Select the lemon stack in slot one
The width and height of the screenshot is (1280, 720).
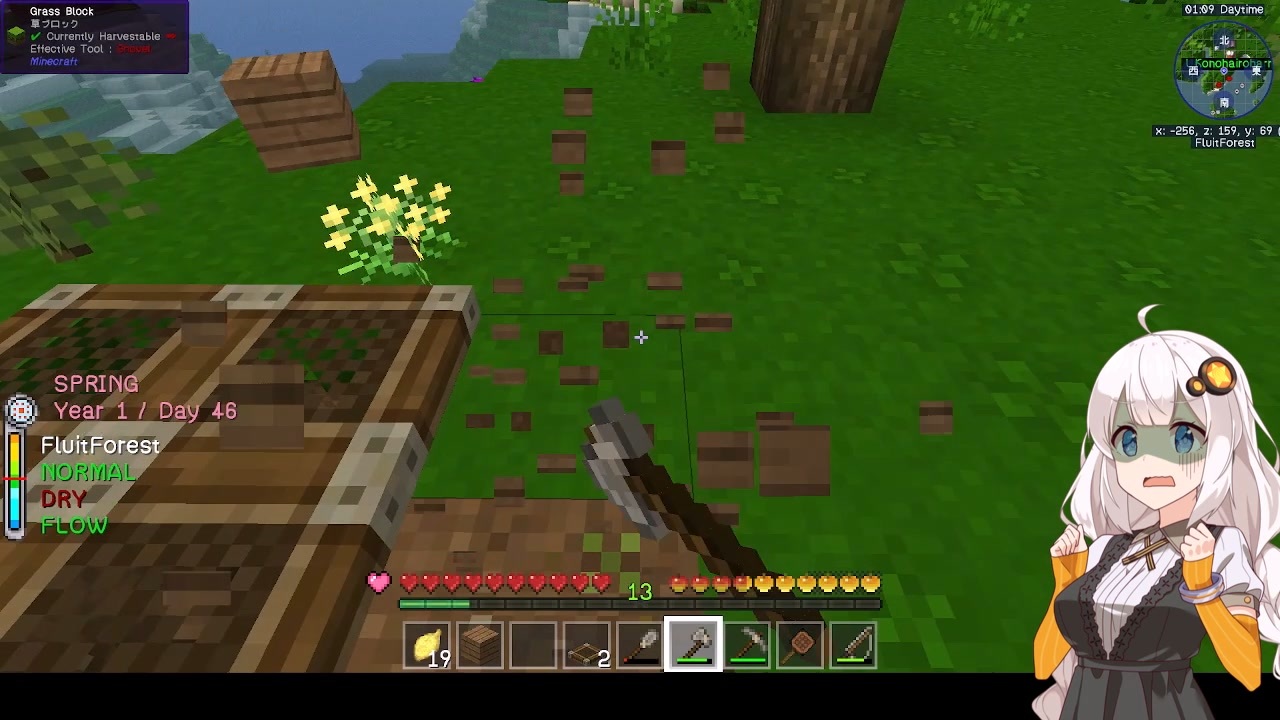428,645
